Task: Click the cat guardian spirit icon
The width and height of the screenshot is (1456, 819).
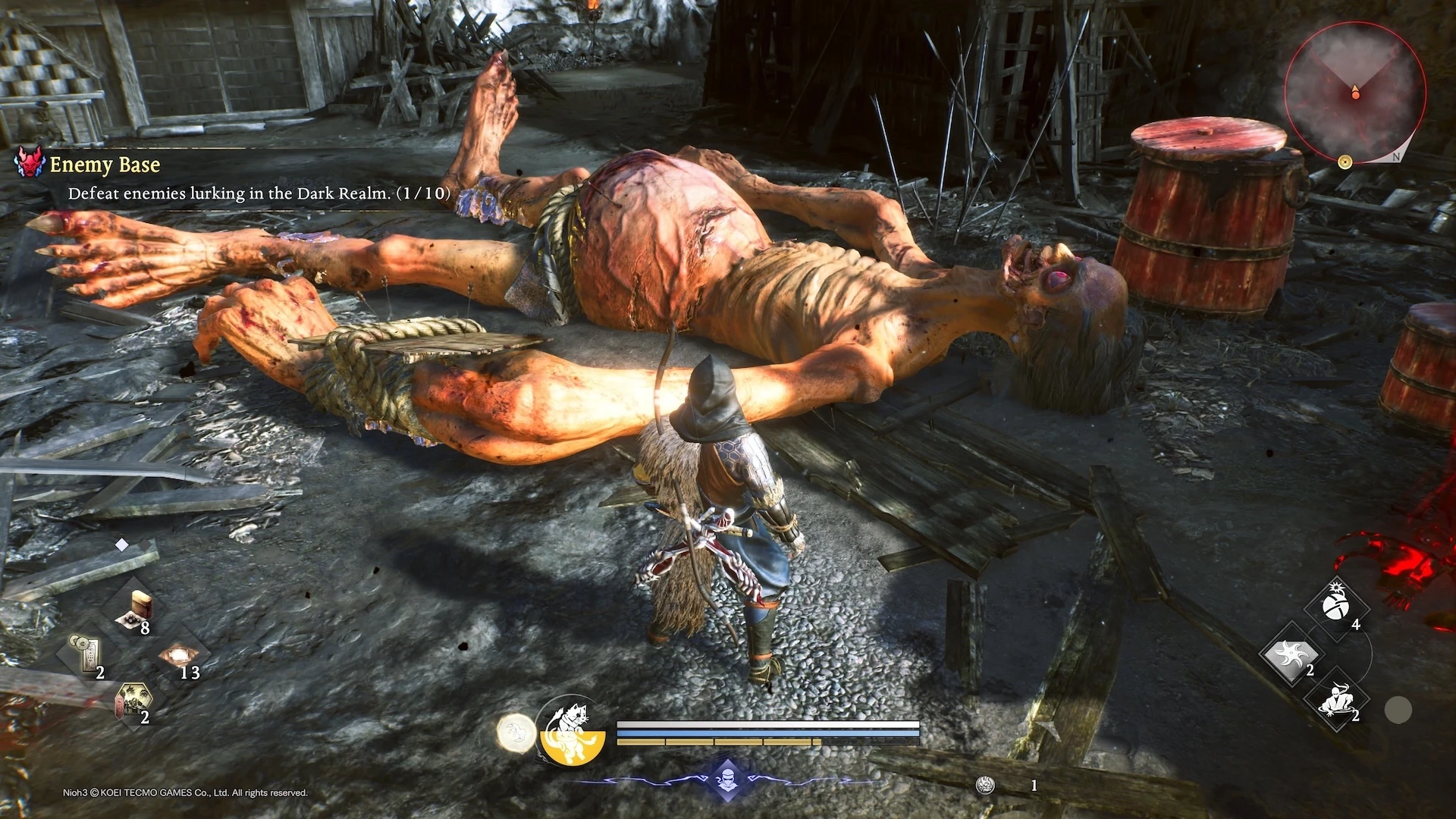Action: coord(573,730)
